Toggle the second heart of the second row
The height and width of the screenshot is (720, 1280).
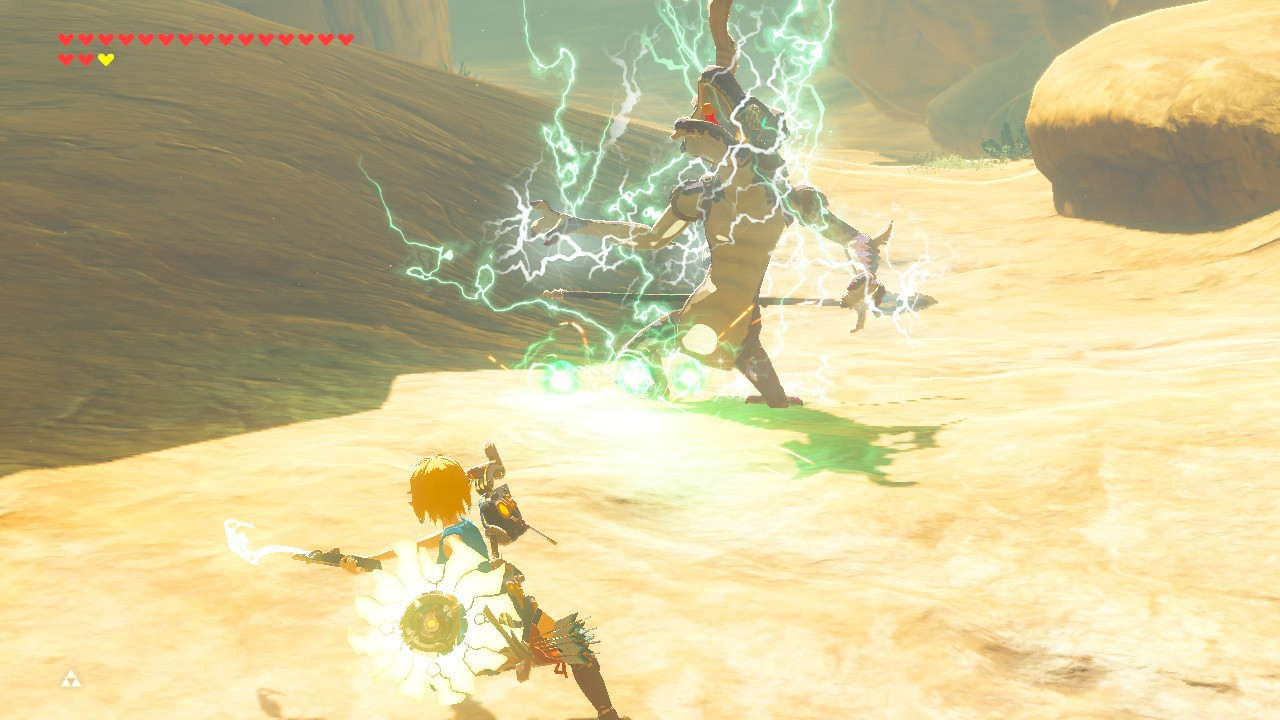[84, 58]
